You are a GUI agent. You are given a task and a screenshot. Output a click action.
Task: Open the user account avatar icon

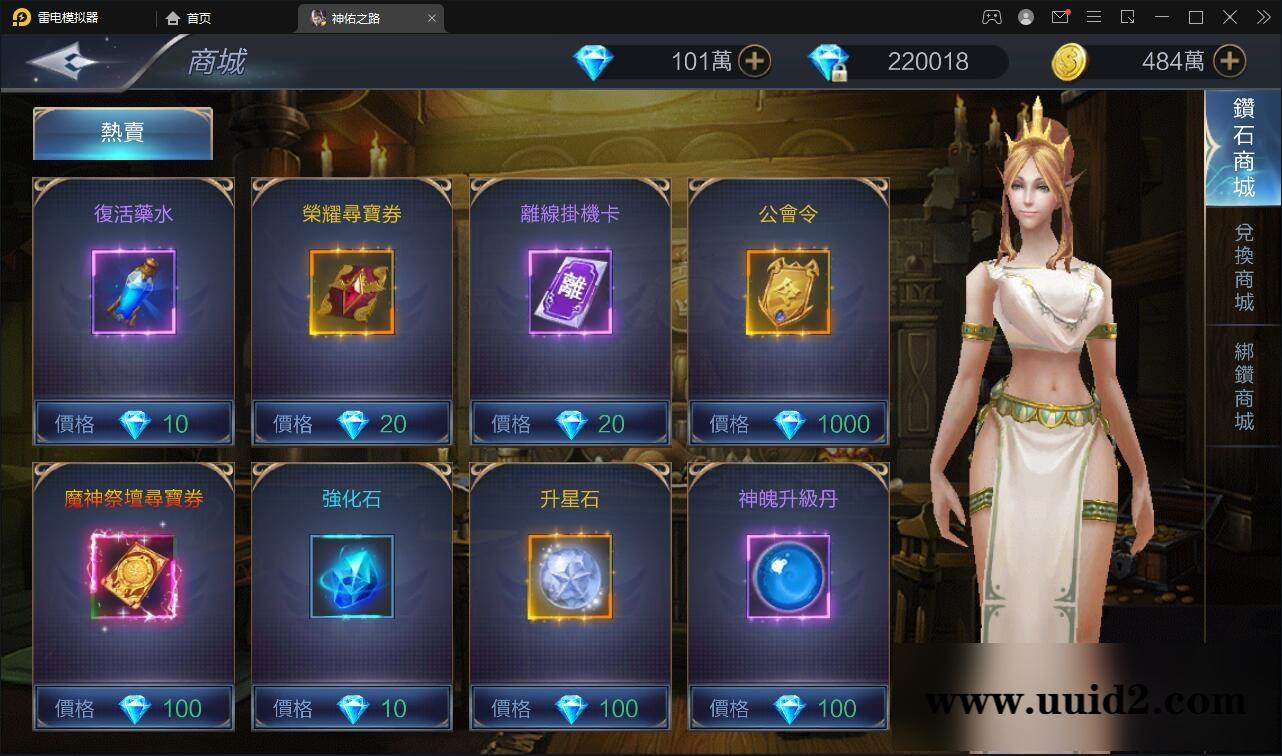(x=1025, y=17)
